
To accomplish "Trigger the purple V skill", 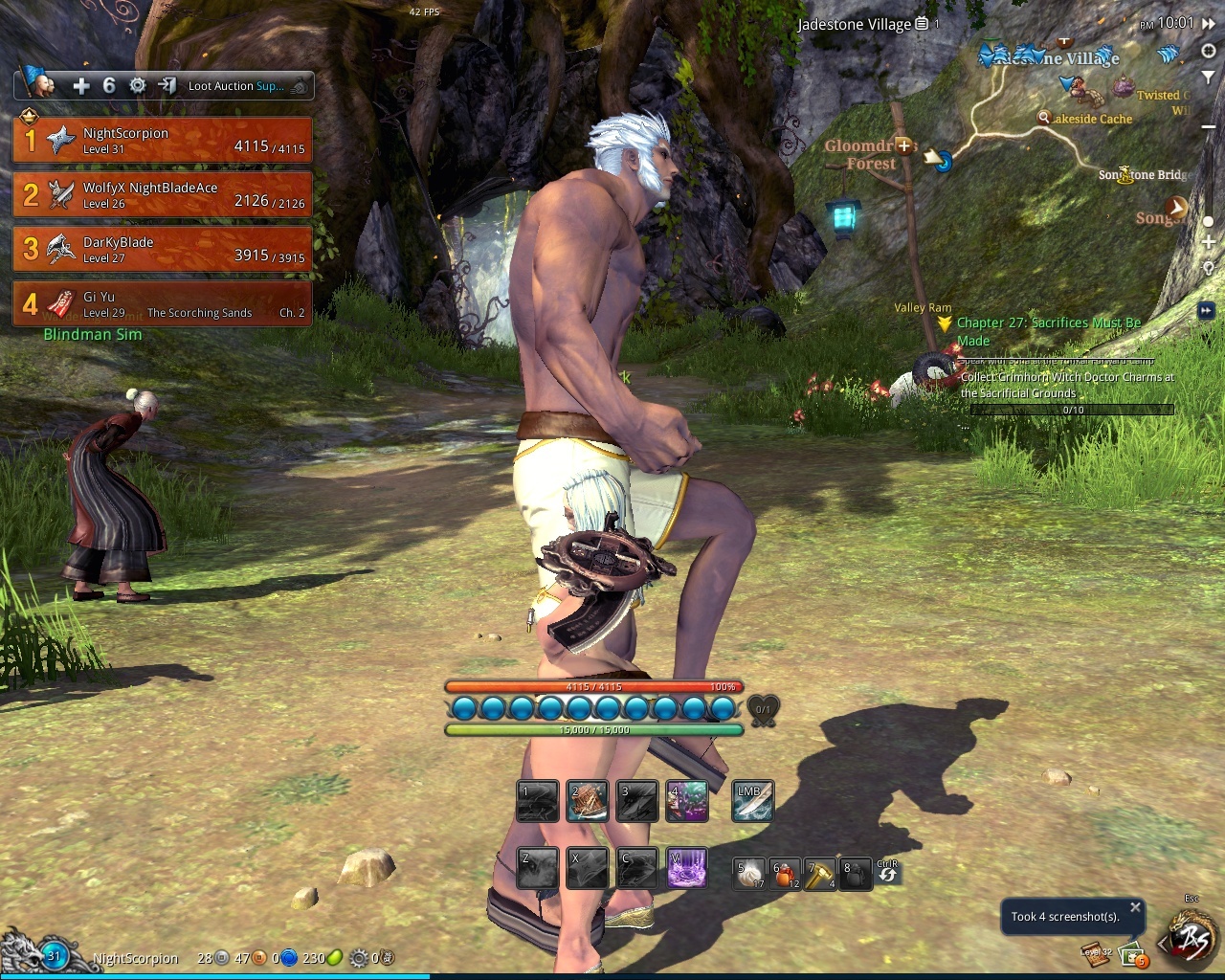I will click(687, 868).
